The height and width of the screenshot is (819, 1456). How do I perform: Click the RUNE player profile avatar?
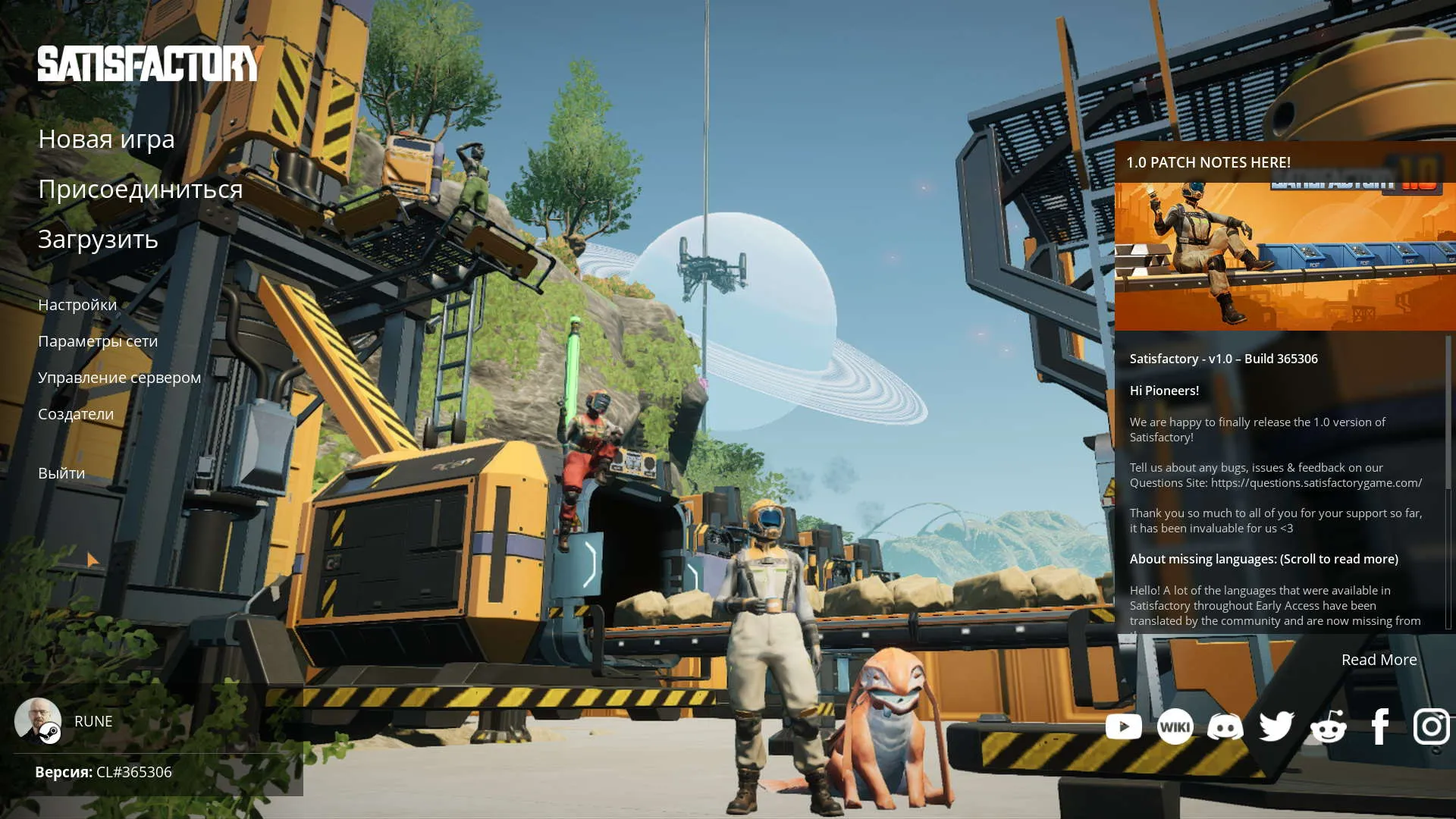pos(37,720)
